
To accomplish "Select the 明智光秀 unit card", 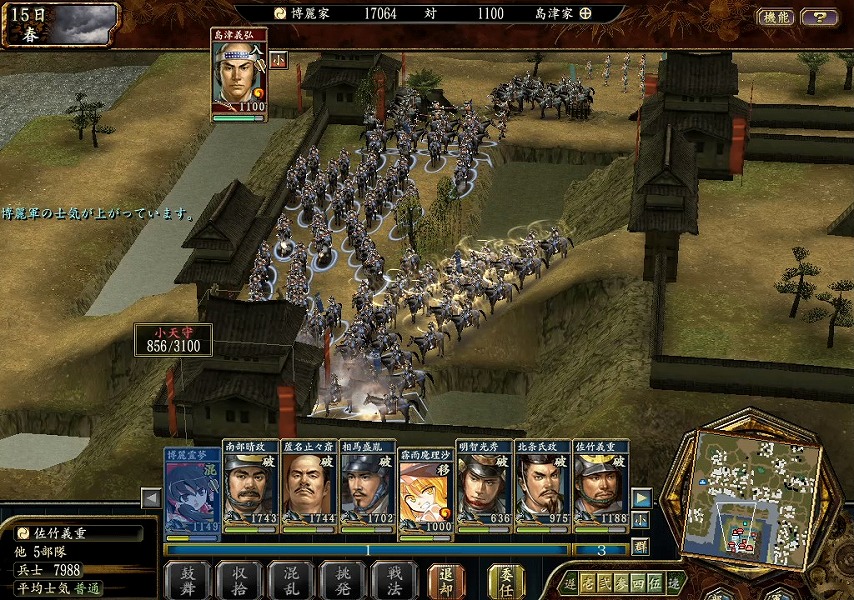I will click(x=484, y=489).
